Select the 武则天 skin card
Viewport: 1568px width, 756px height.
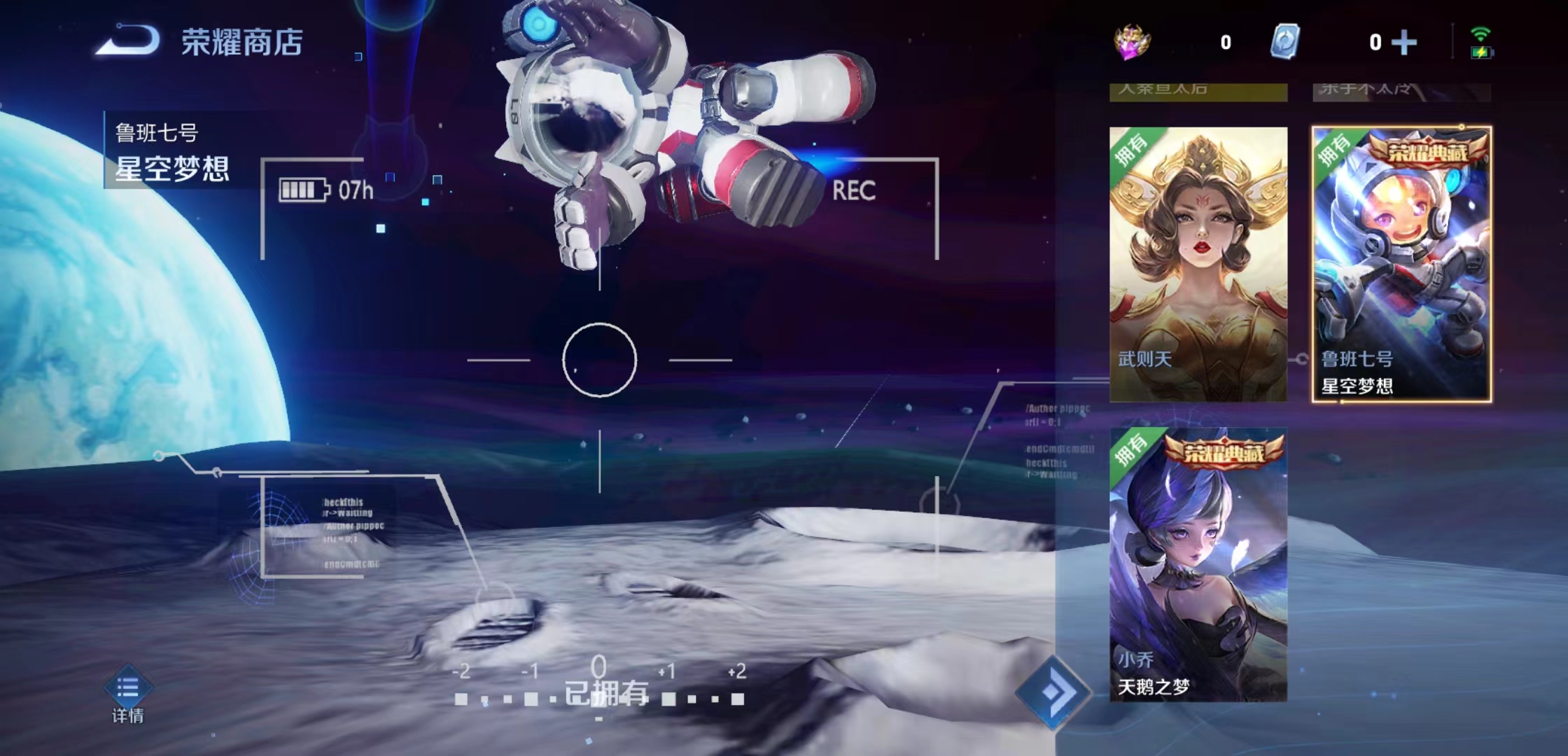click(1198, 264)
